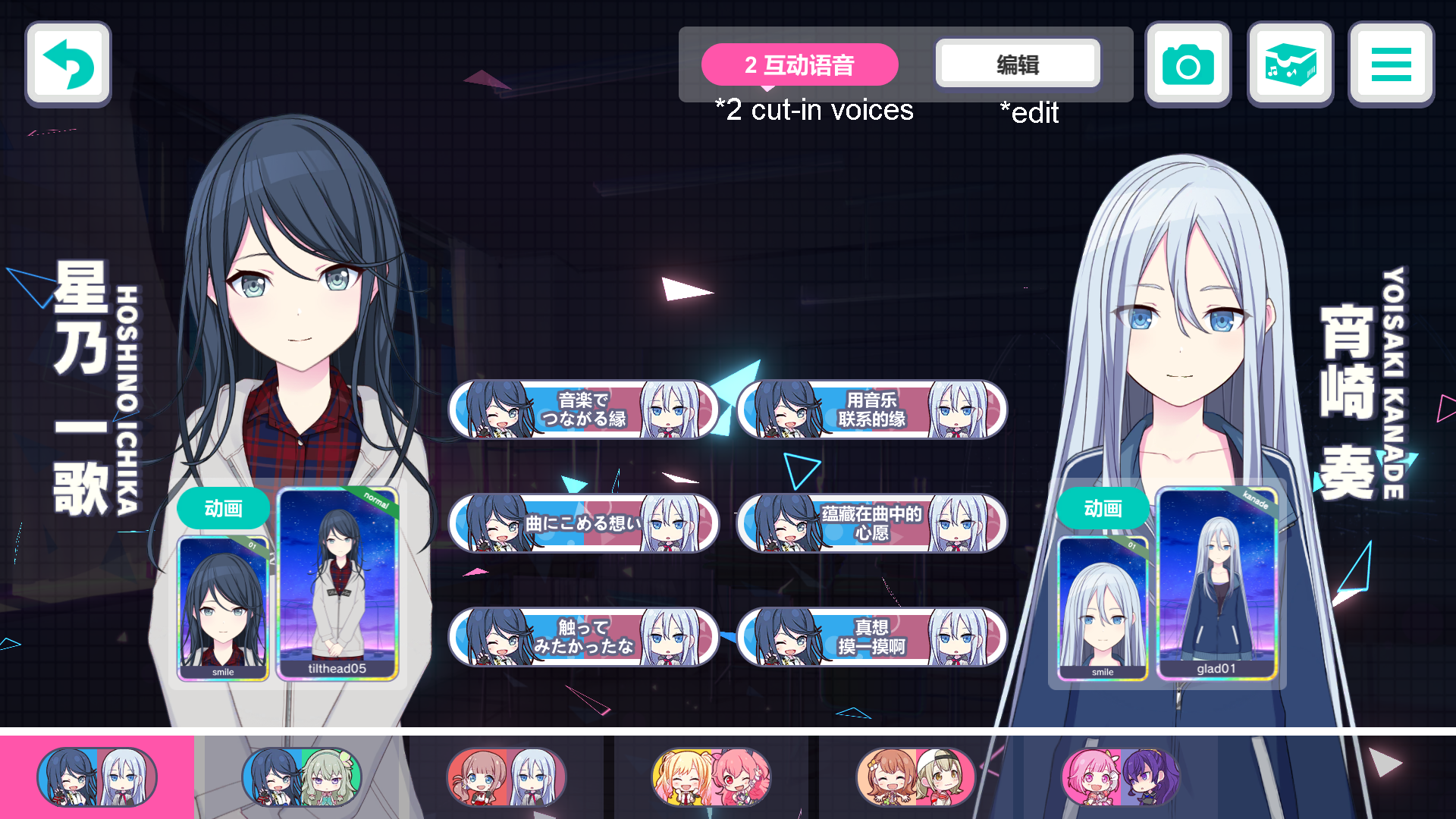Select Ichika's tilthead05 pose thumbnail
This screenshot has width=1456, height=819.
[337, 584]
